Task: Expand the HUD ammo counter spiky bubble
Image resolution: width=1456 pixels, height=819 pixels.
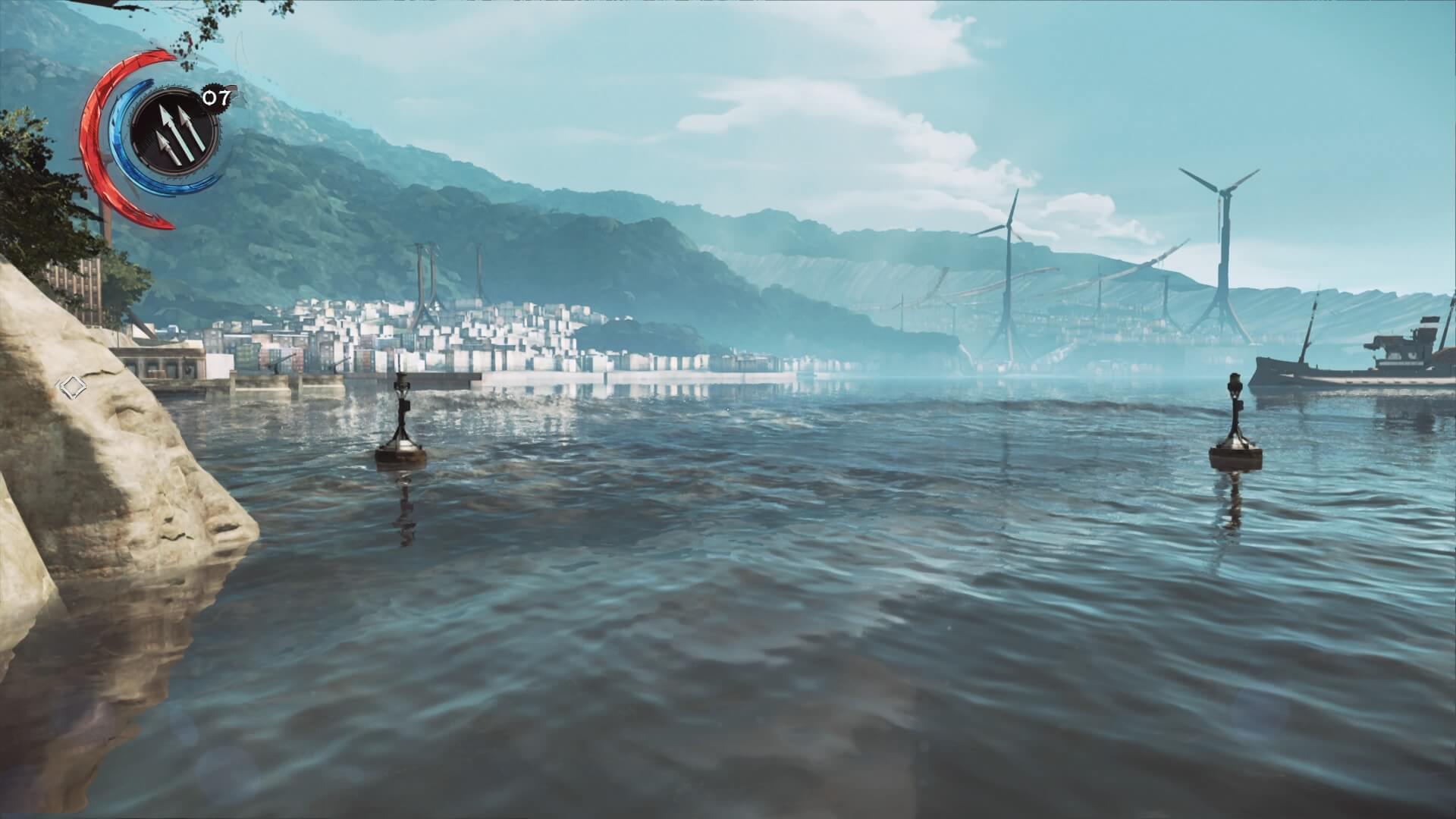Action: pyautogui.click(x=216, y=97)
